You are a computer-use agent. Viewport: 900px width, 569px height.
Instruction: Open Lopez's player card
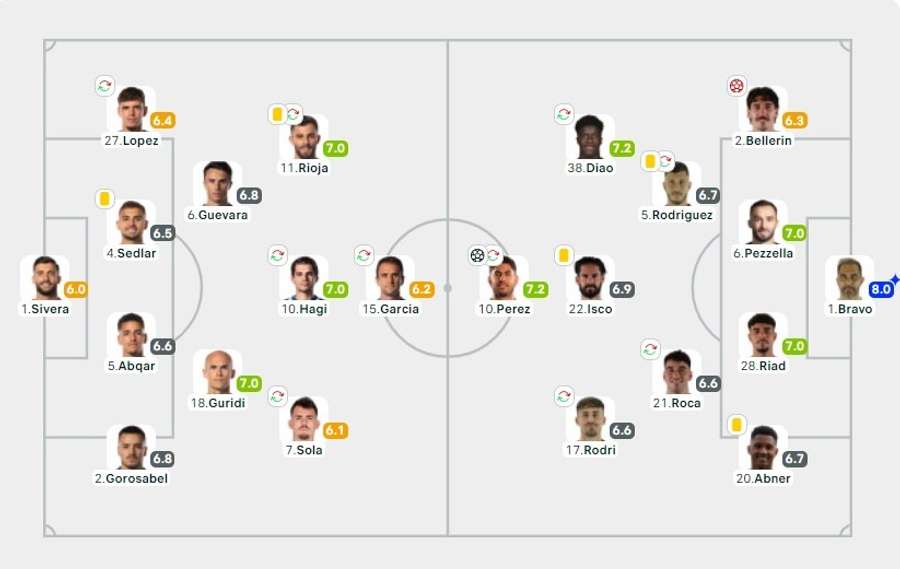point(131,110)
